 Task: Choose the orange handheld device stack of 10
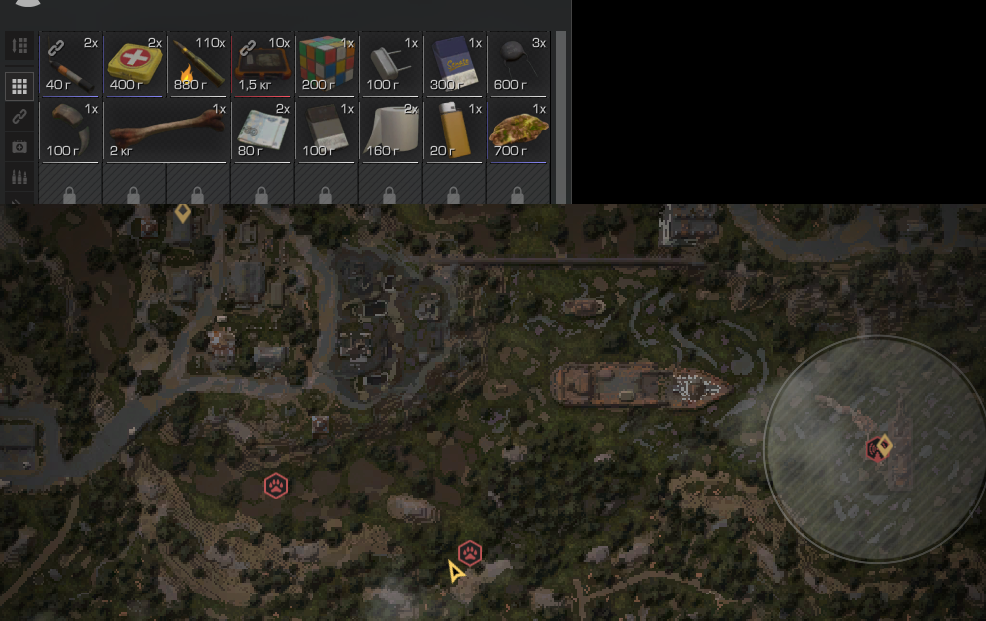coord(262,64)
